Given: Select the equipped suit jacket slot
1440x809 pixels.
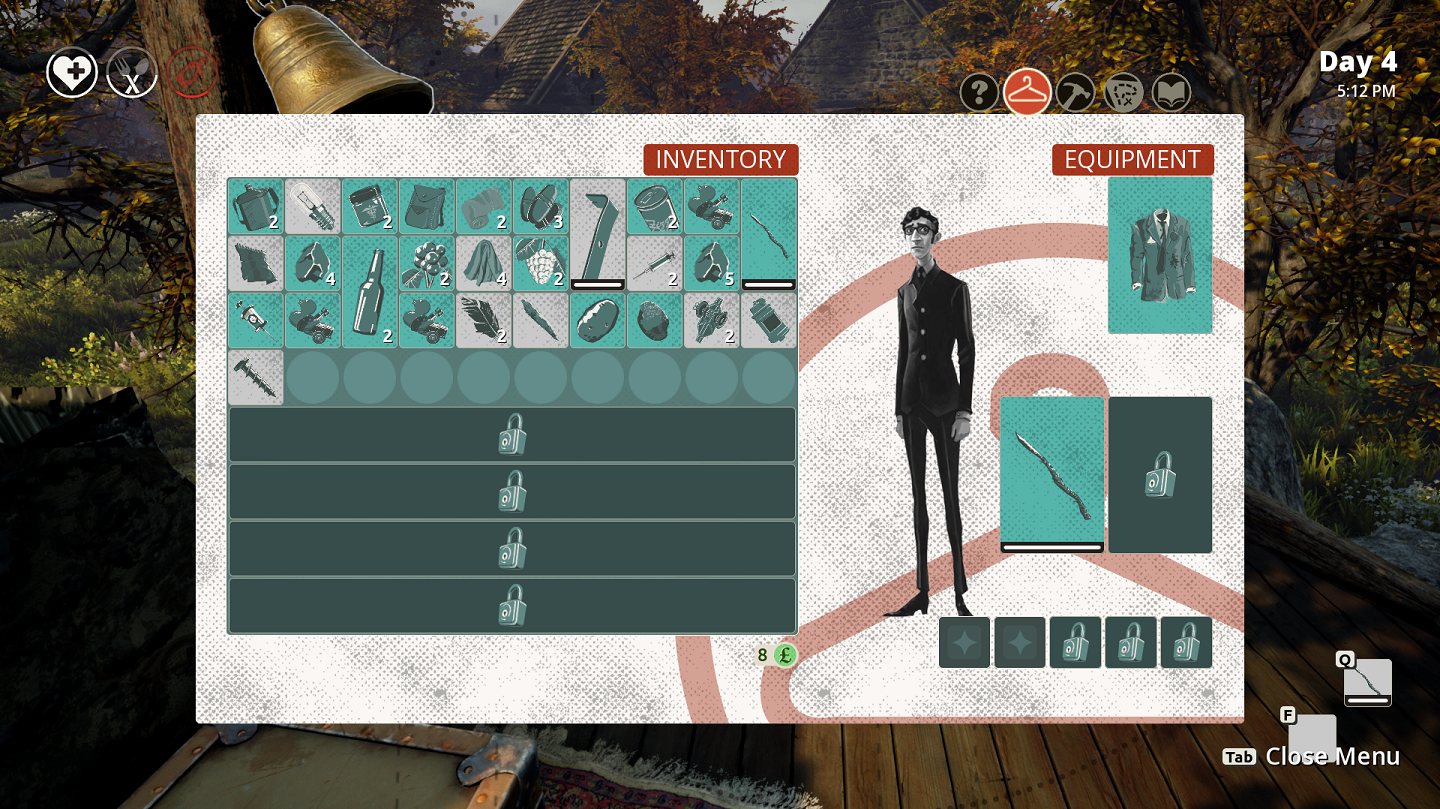Looking at the screenshot, I should coord(1159,255).
